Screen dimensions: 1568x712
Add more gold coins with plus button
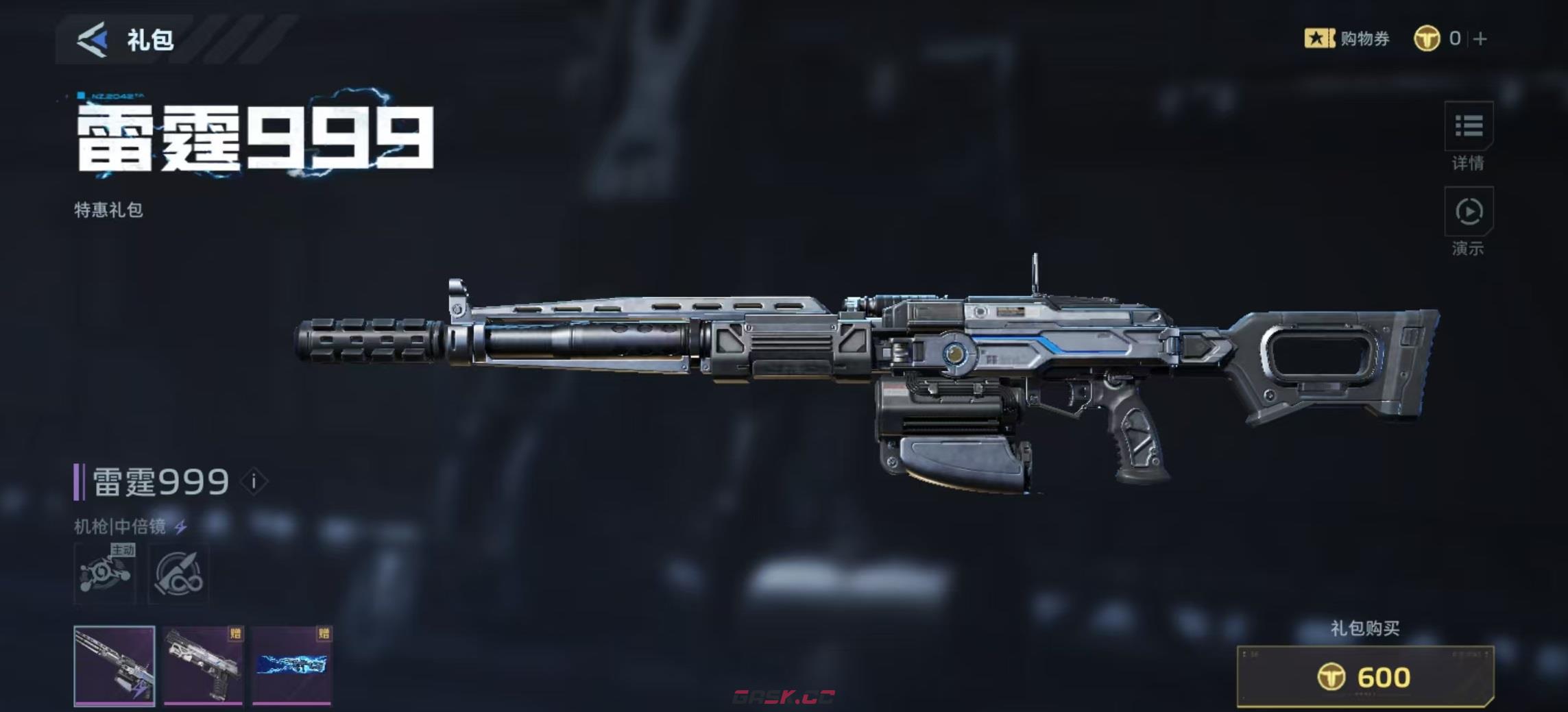point(1480,39)
